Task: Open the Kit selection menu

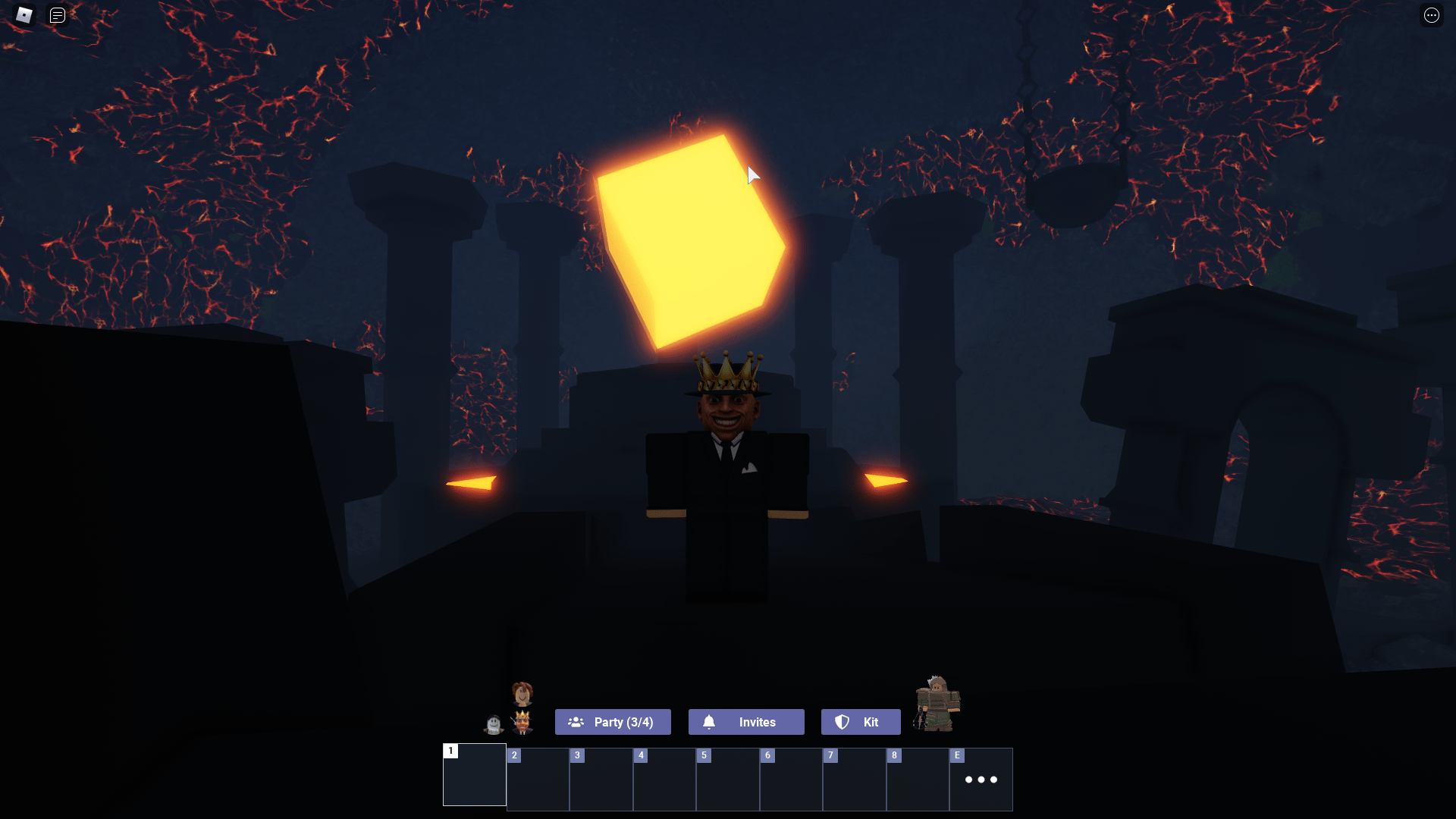Action: pyautogui.click(x=861, y=722)
